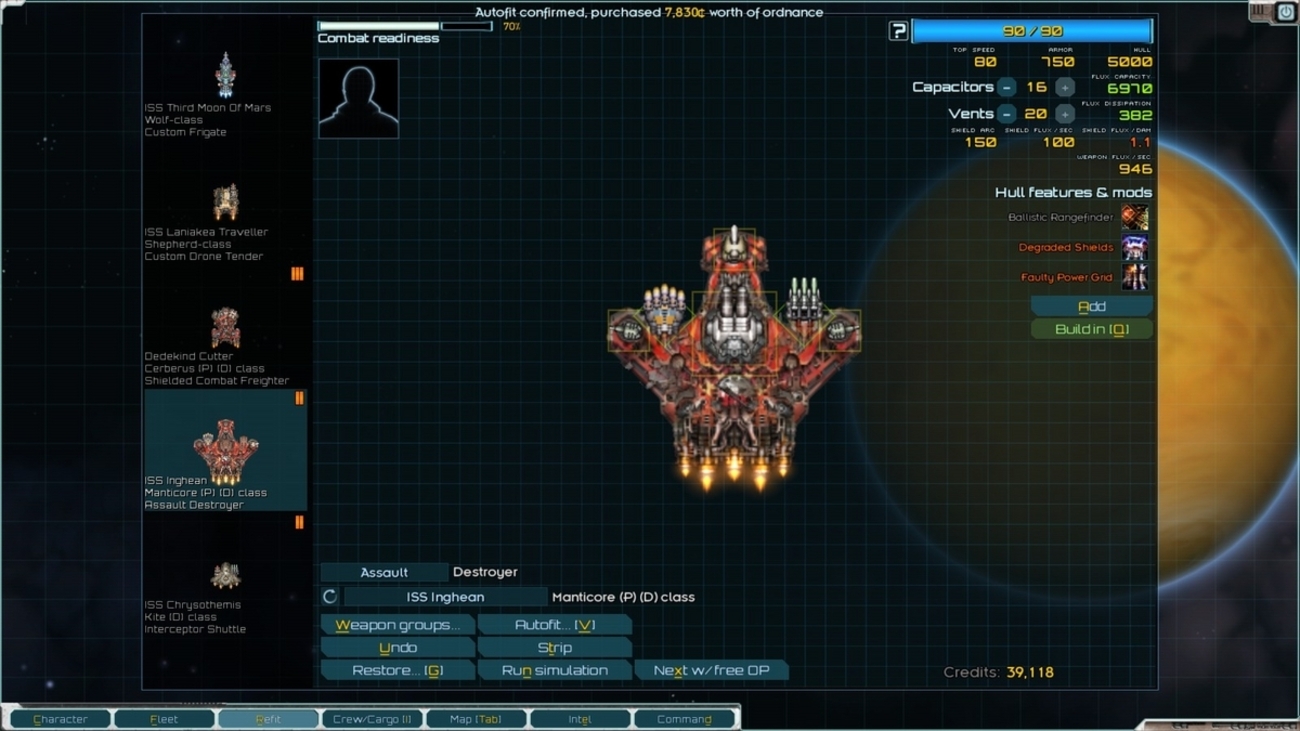Image resolution: width=1300 pixels, height=731 pixels.
Task: Decrease the Capacitors count
Action: 1007,88
